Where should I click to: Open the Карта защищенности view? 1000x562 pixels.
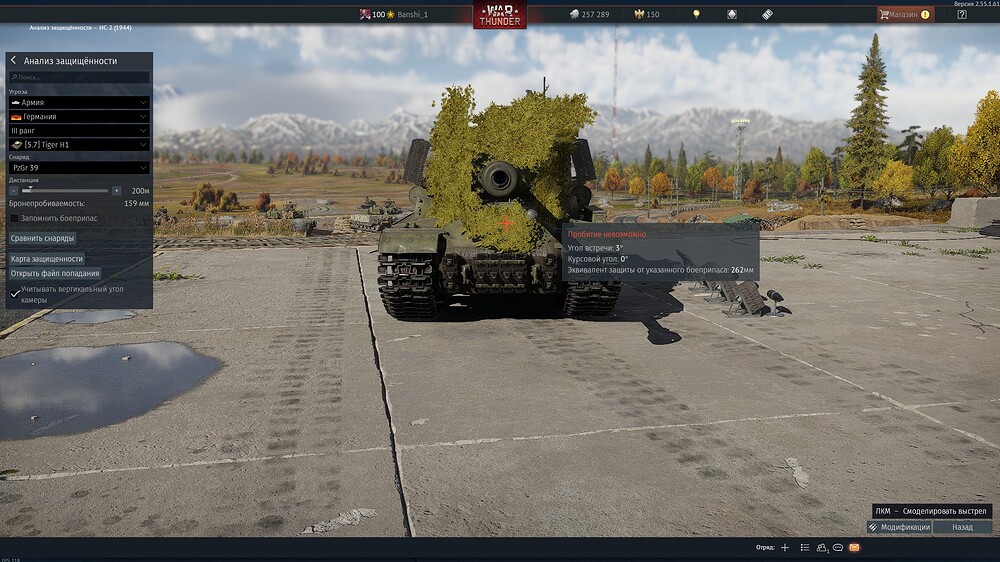[47, 259]
